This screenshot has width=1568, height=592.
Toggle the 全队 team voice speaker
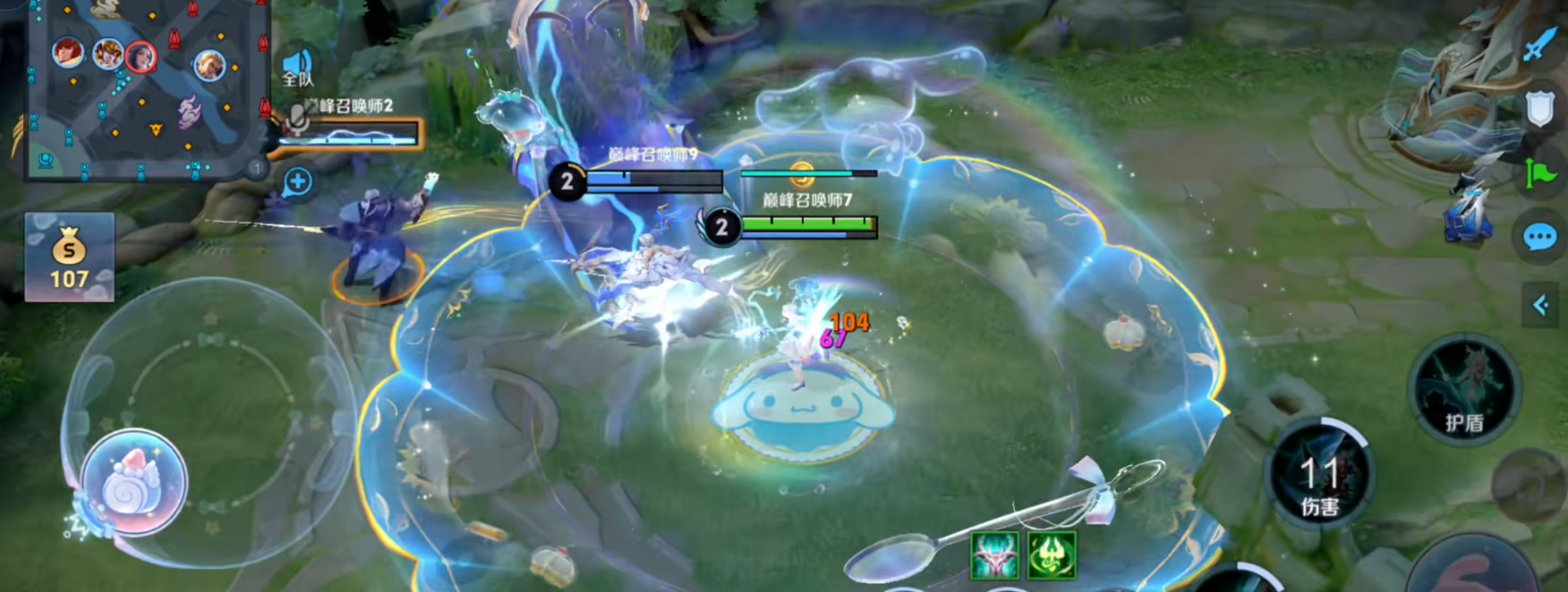coord(297,67)
